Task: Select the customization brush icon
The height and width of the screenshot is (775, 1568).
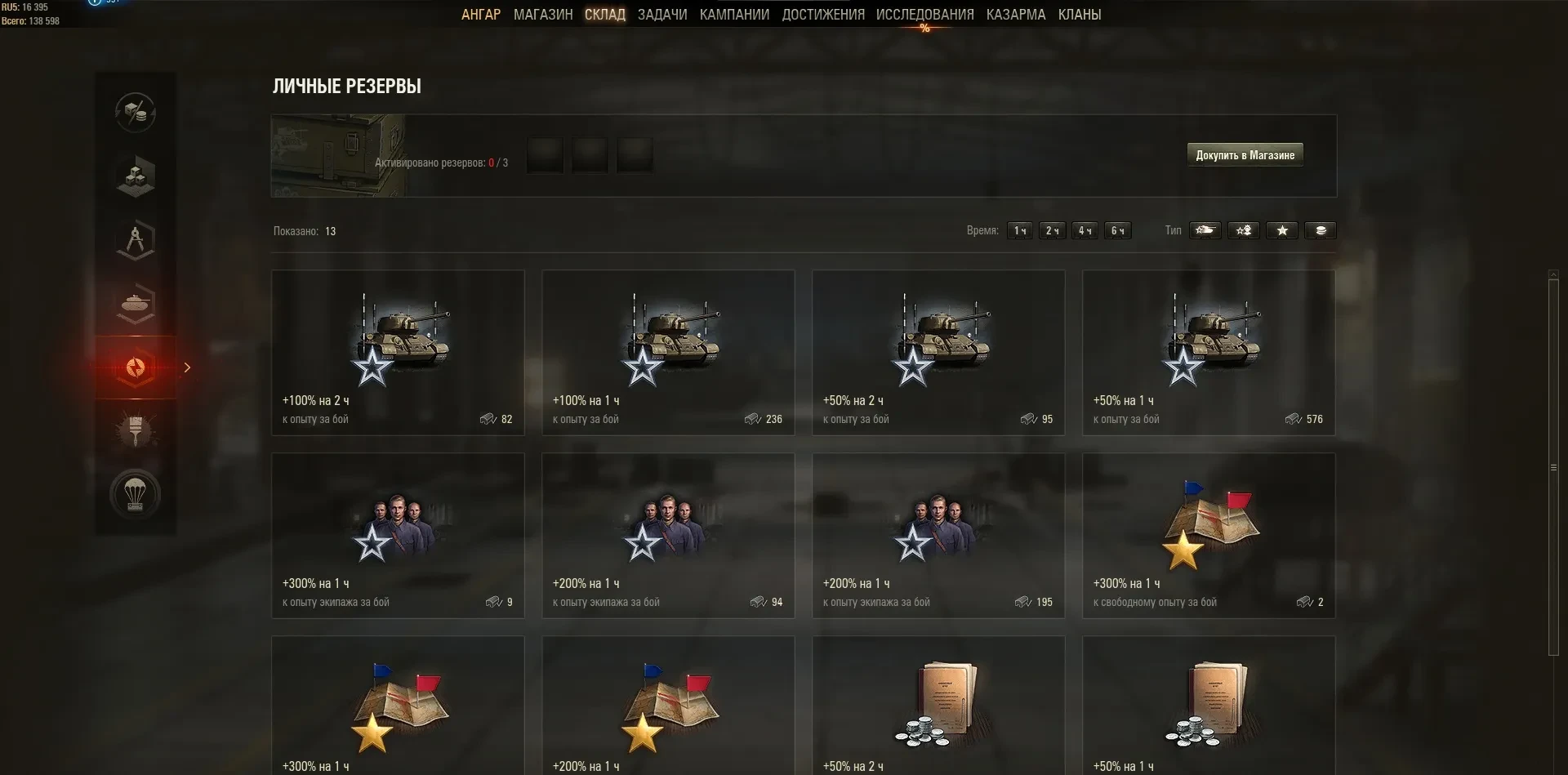Action: (x=136, y=430)
